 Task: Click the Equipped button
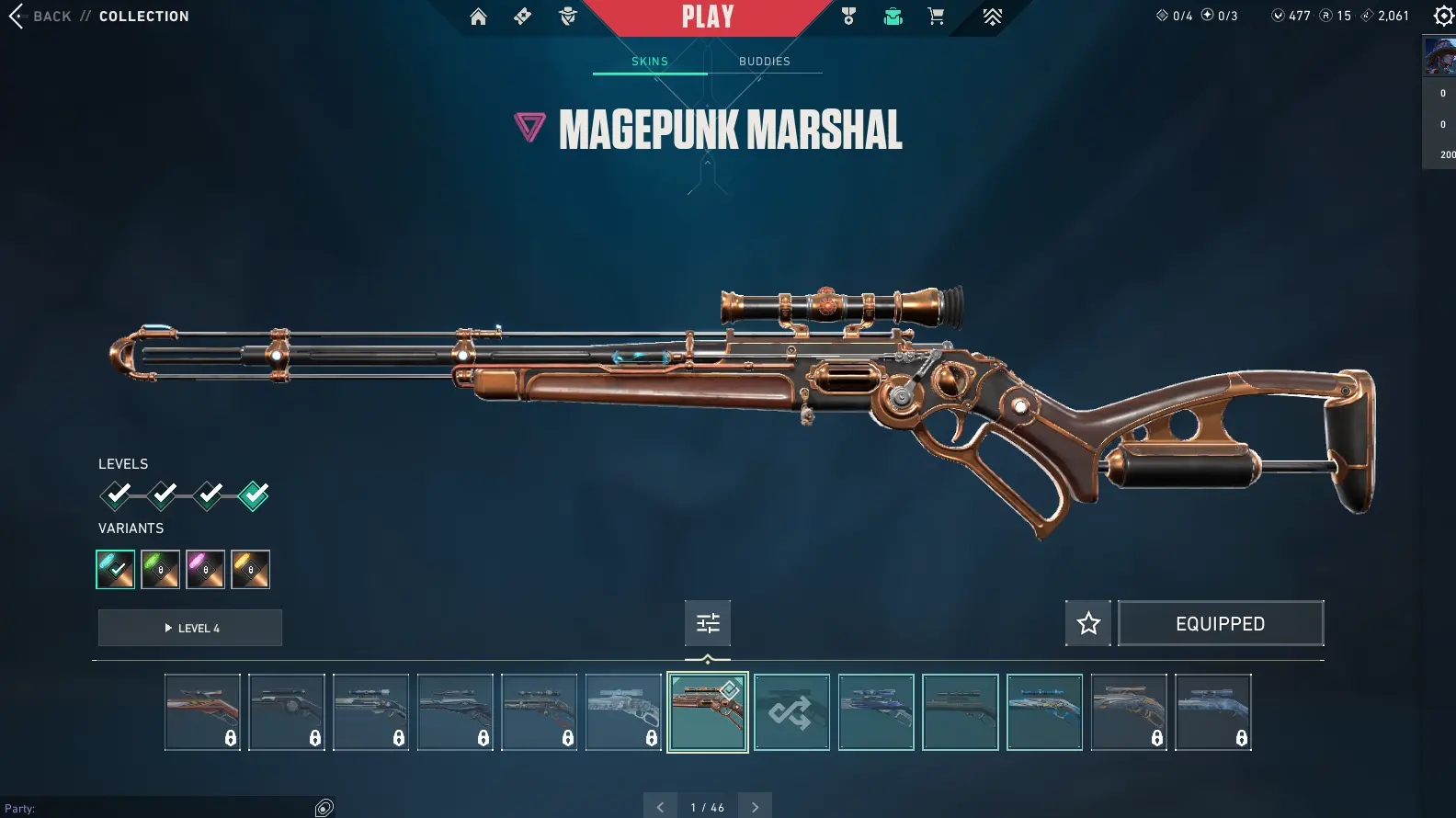tap(1221, 624)
